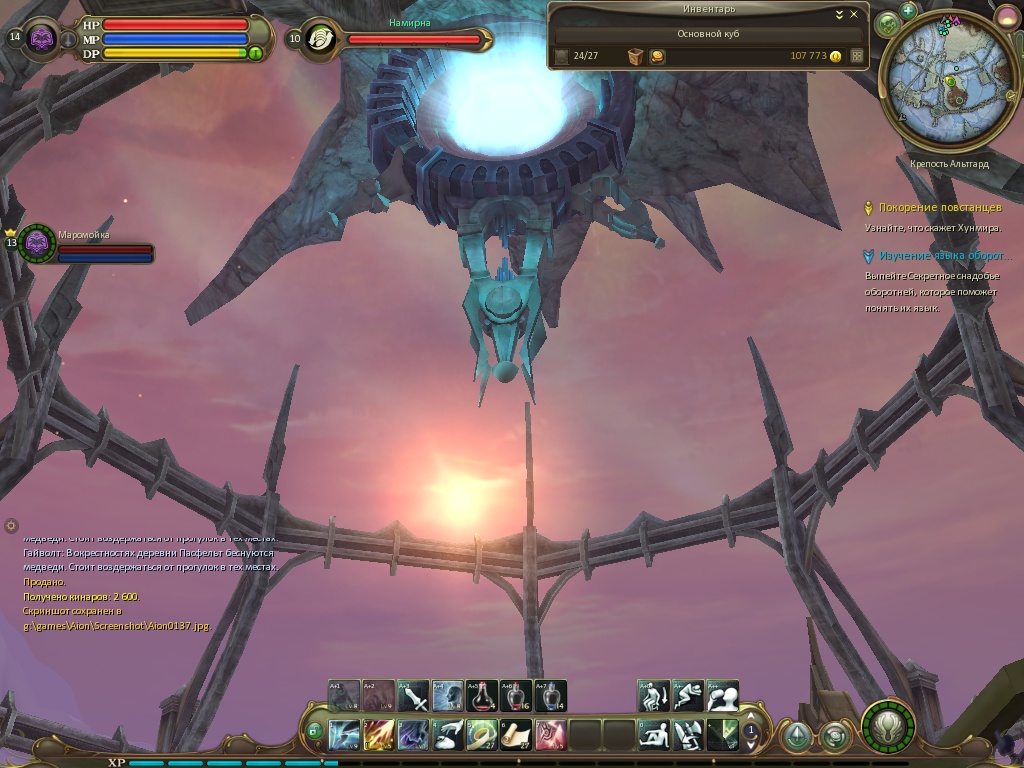
Task: Select party member Маромойка's portrait
Action: [x=38, y=243]
